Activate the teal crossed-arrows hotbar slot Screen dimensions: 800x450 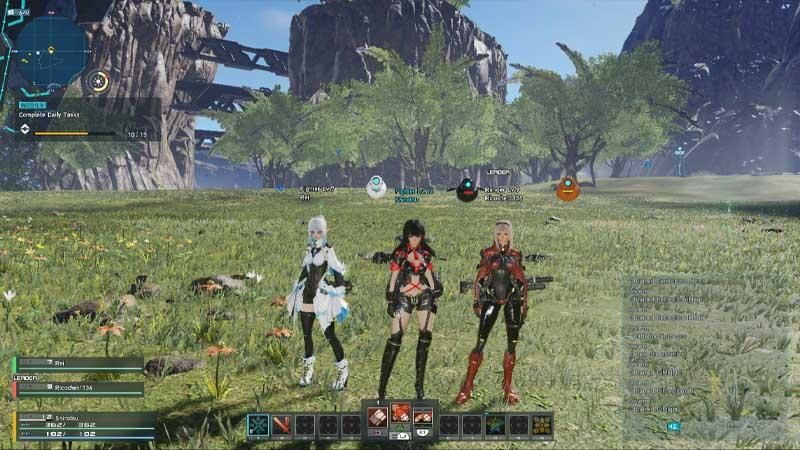click(x=258, y=425)
